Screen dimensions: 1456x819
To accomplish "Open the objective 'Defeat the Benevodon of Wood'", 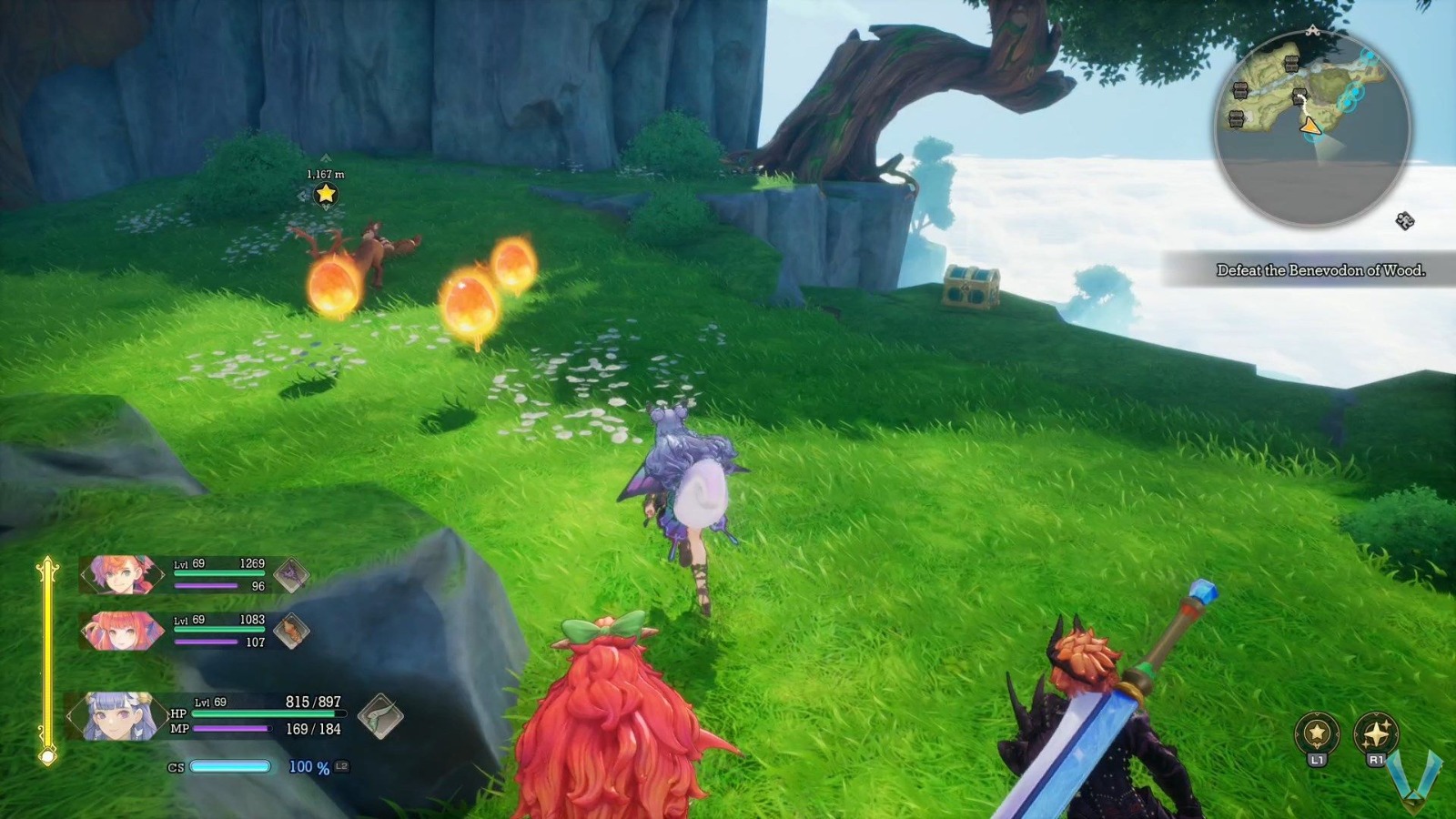I will pyautogui.click(x=1324, y=269).
